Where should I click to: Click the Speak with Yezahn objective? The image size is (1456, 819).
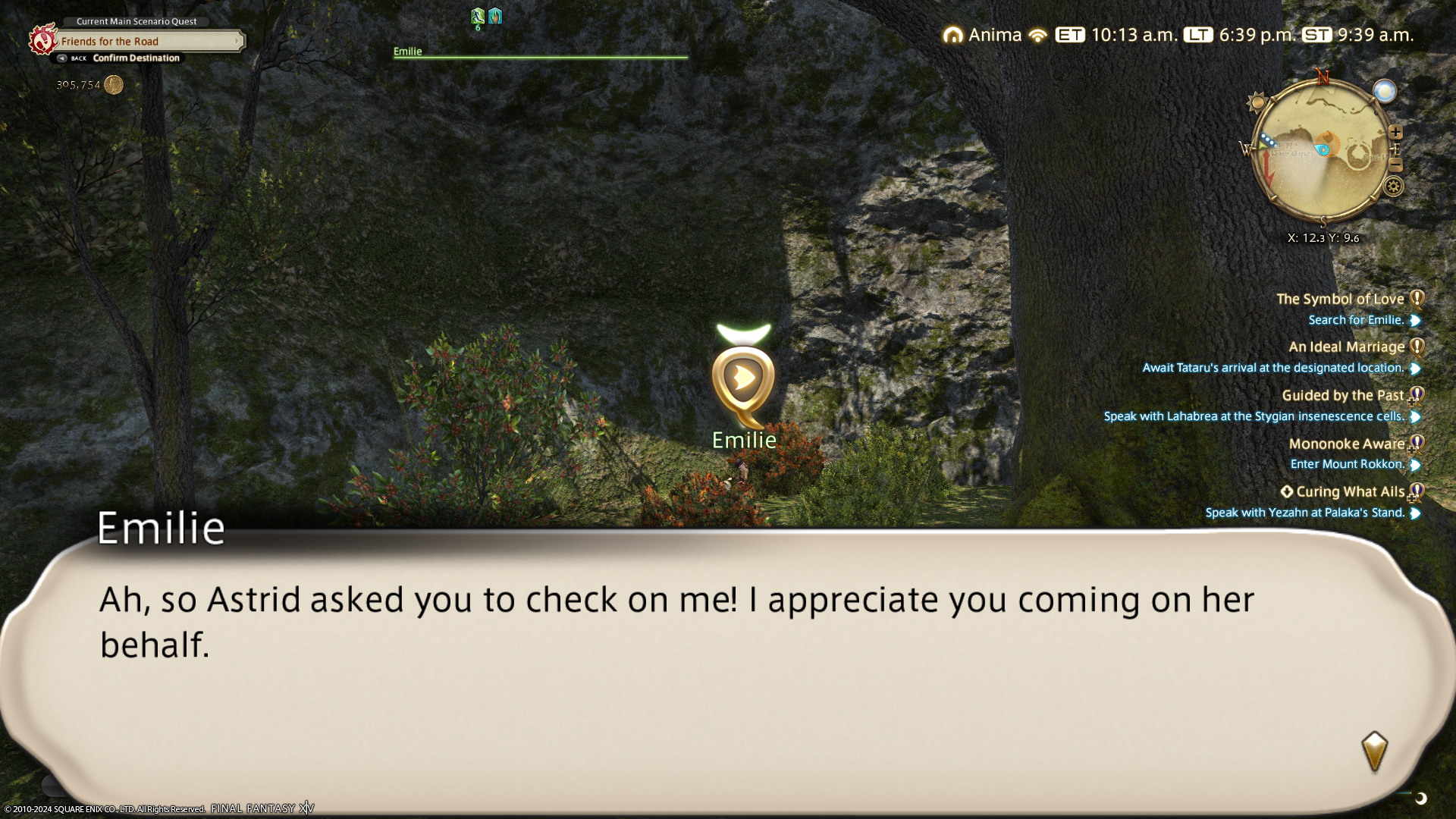[x=1304, y=513]
